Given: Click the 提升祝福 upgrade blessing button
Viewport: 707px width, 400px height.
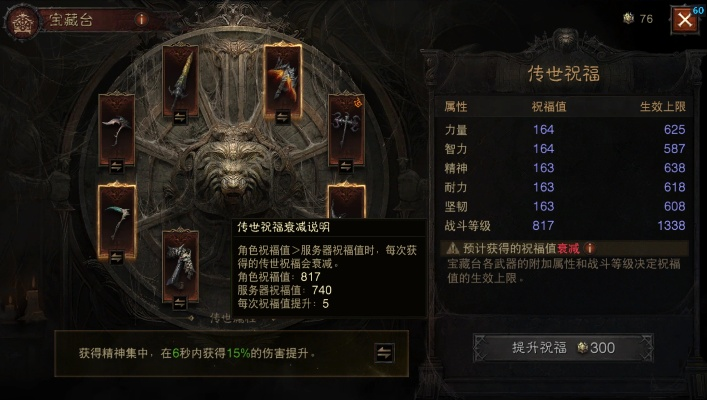Looking at the screenshot, I should pos(563,348).
